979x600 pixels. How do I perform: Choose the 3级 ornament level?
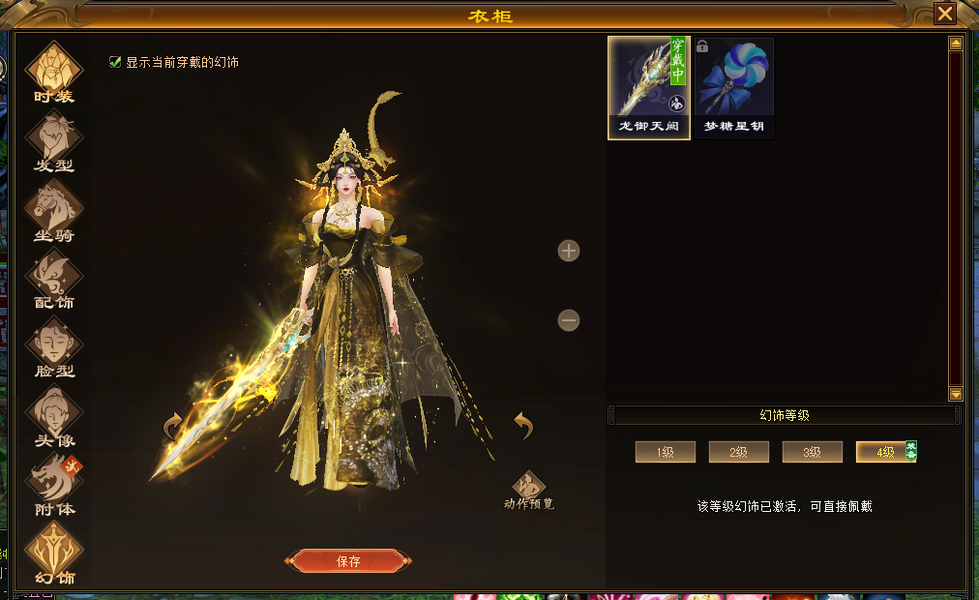click(x=812, y=452)
